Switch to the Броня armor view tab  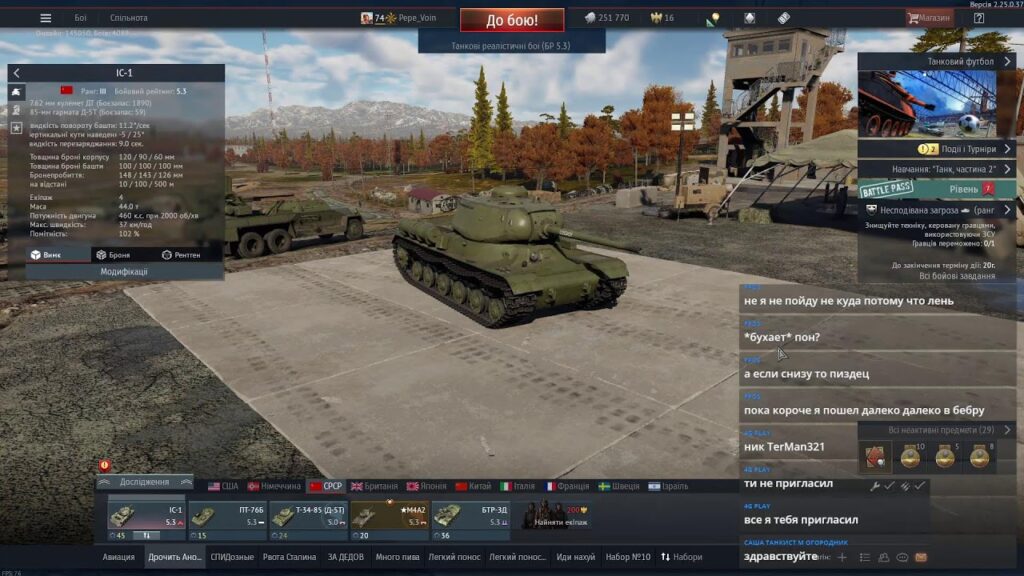112,255
